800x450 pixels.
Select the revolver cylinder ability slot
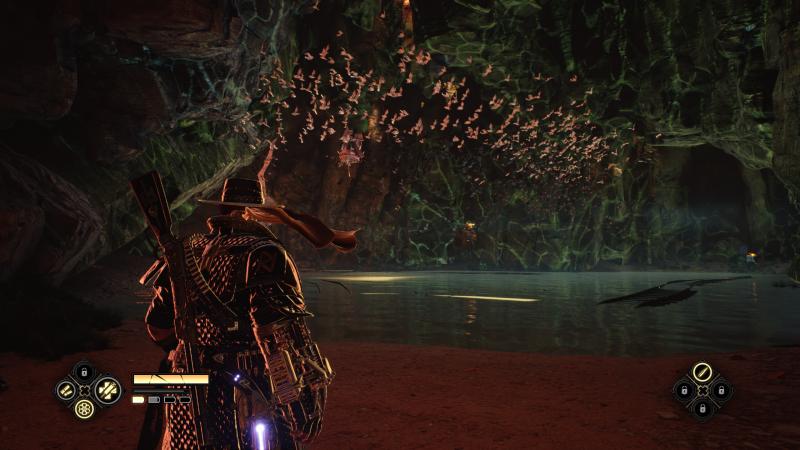[85, 408]
